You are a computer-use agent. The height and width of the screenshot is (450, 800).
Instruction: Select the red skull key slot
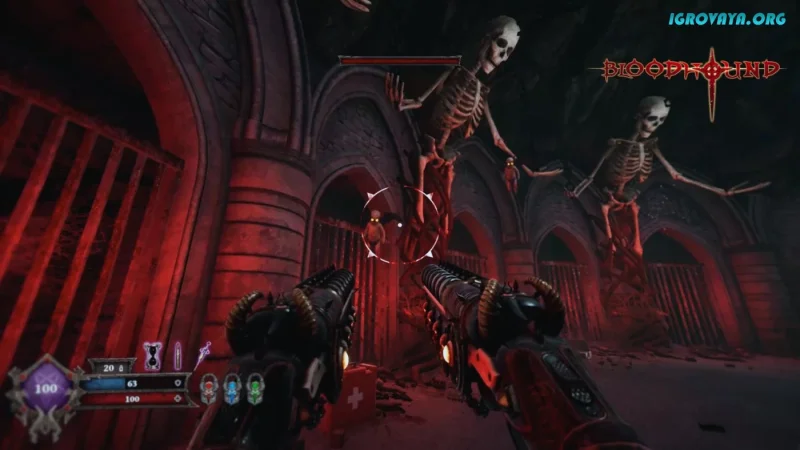[x=209, y=386]
